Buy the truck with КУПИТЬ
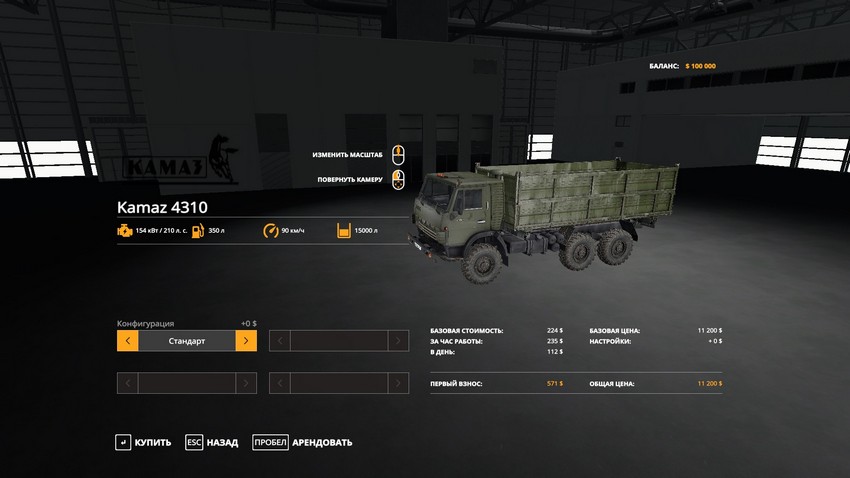The image size is (850, 478). [x=144, y=442]
